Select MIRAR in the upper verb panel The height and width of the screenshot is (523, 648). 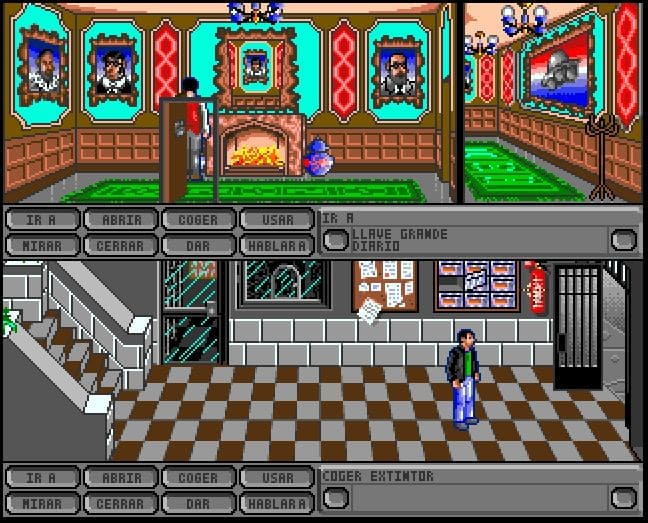(40, 244)
